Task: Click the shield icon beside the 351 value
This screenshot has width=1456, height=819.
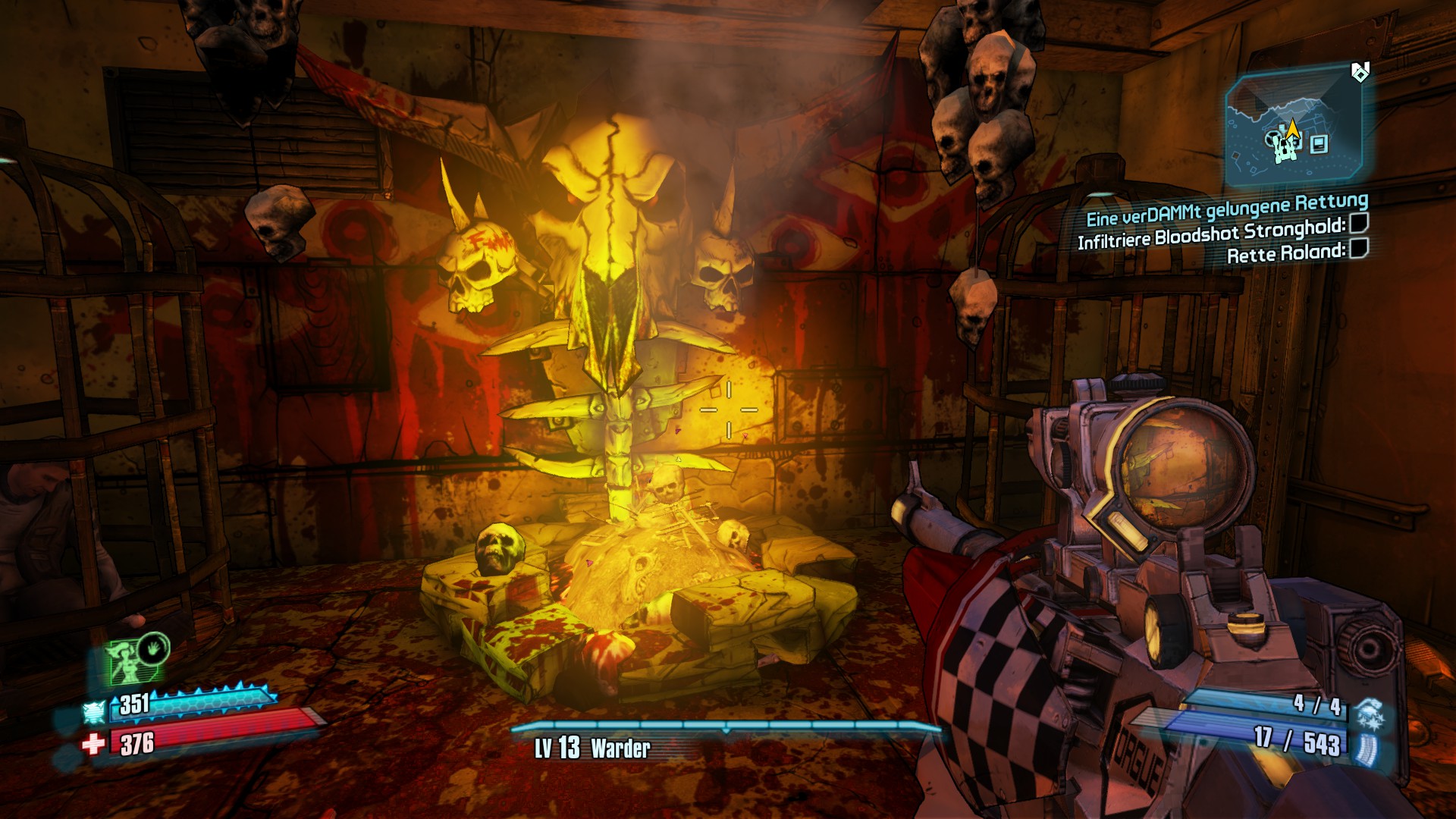Action: (x=94, y=711)
